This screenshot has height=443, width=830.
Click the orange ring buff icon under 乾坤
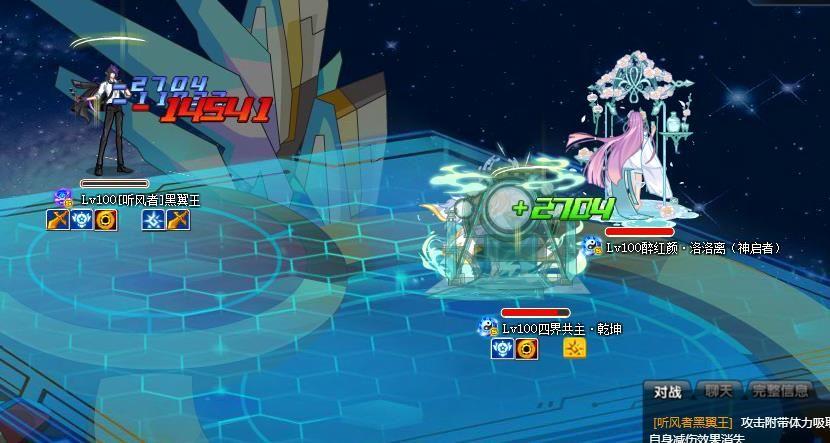click(527, 348)
